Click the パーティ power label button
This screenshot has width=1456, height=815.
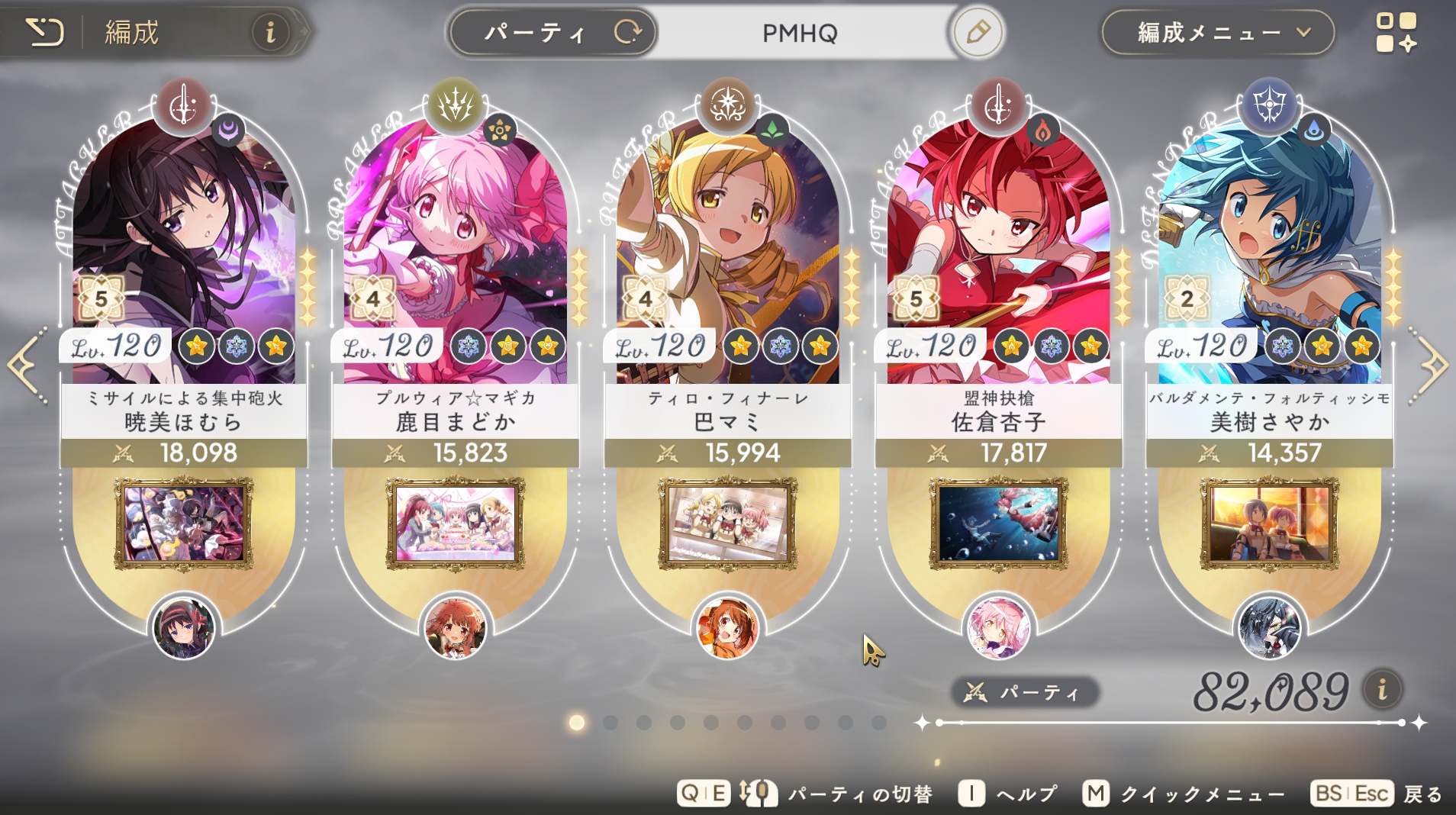pyautogui.click(x=1025, y=692)
